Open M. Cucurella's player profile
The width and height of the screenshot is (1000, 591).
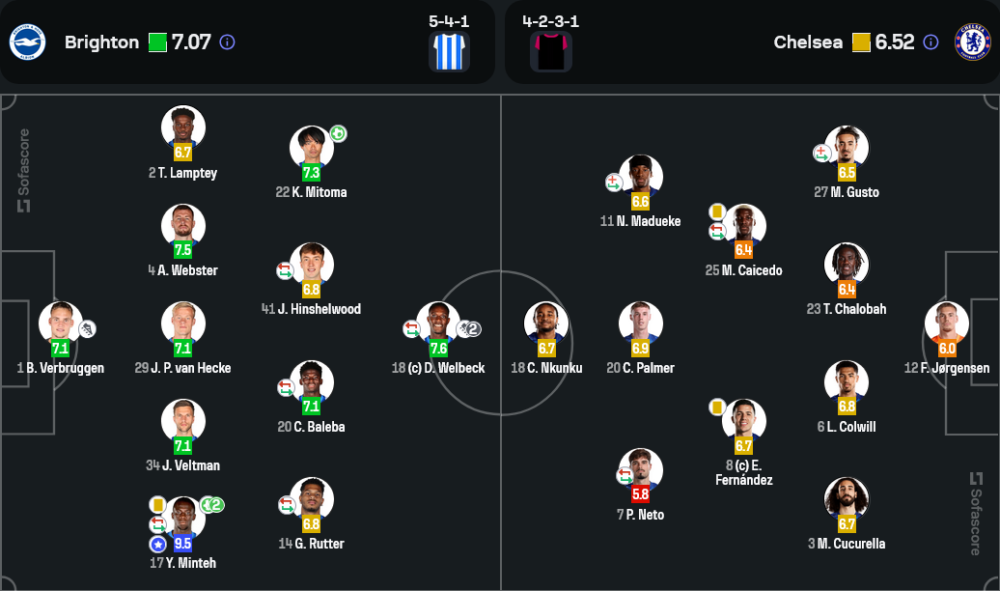846,499
